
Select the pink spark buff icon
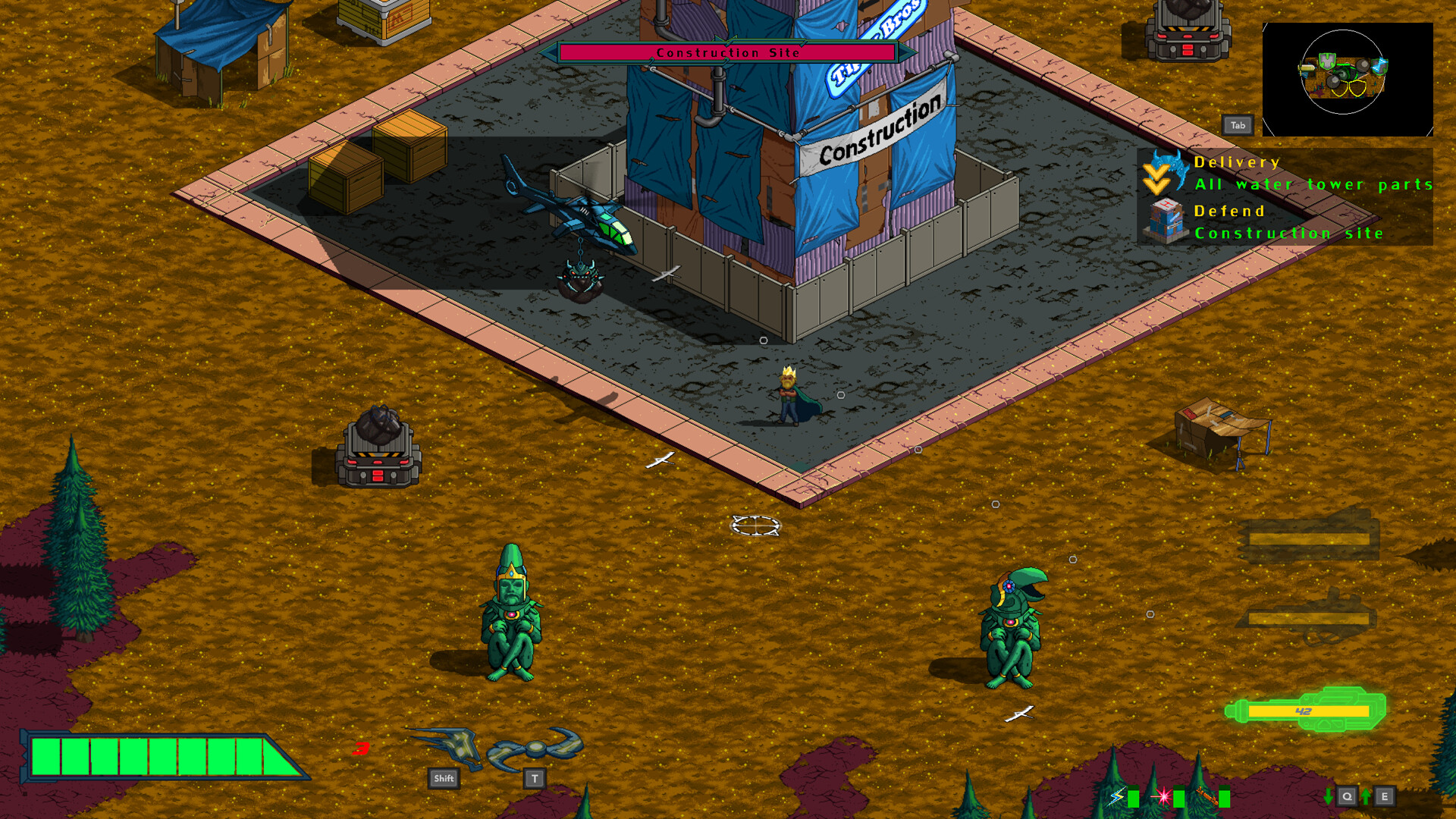pyautogui.click(x=1163, y=796)
